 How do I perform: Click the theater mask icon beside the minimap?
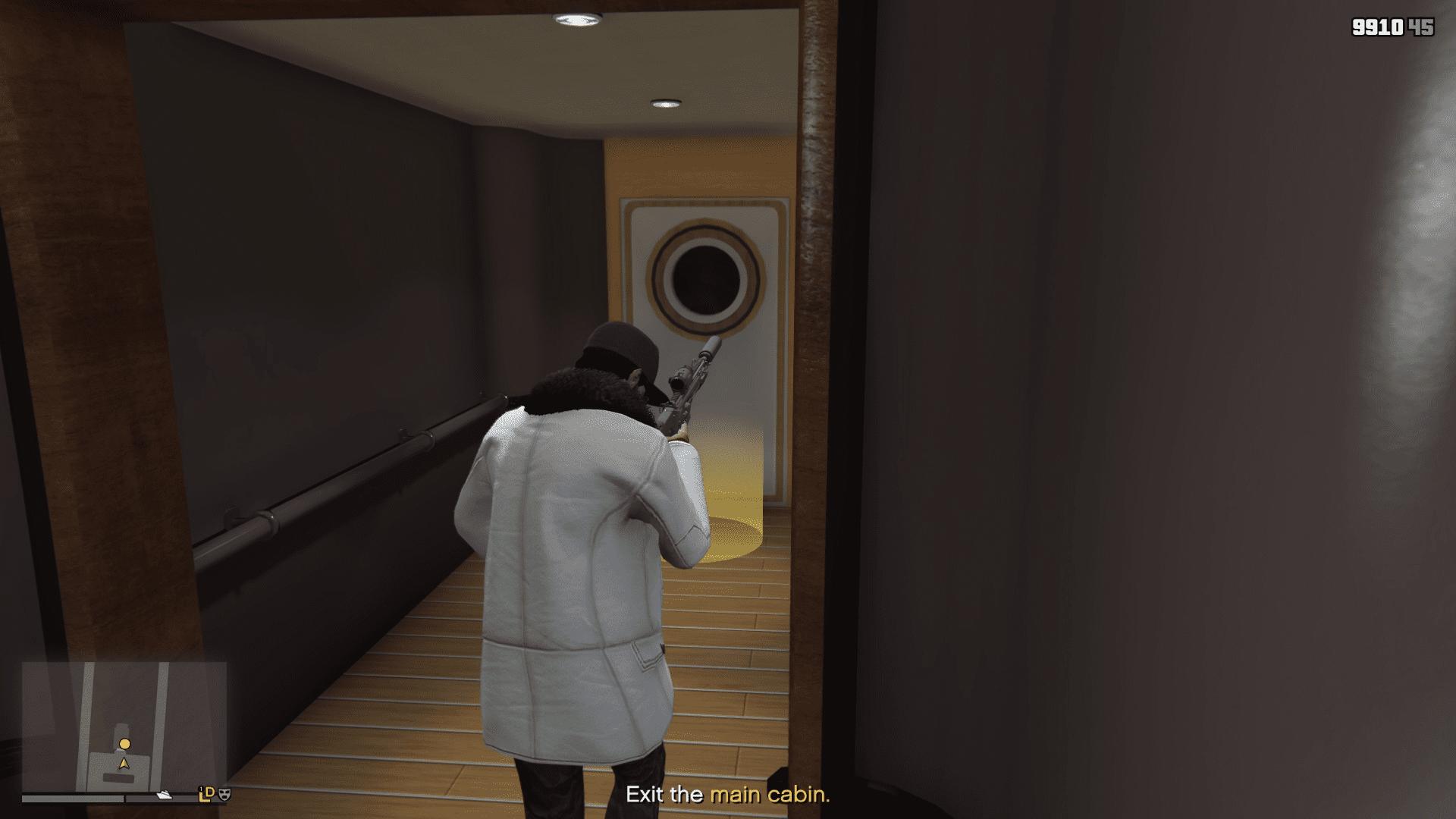tap(224, 795)
